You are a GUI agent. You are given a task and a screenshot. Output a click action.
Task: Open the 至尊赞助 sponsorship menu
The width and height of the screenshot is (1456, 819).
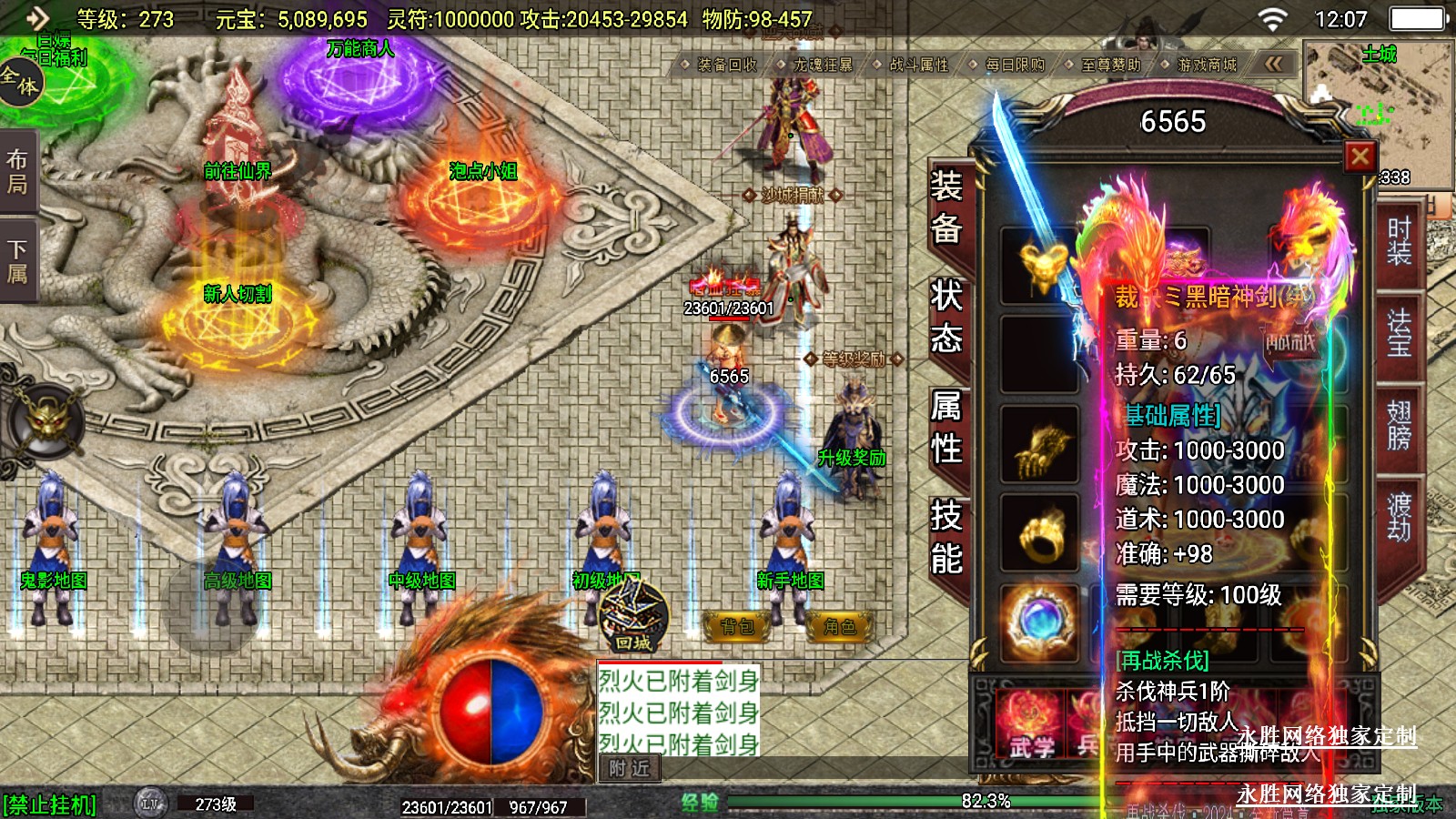1110,65
